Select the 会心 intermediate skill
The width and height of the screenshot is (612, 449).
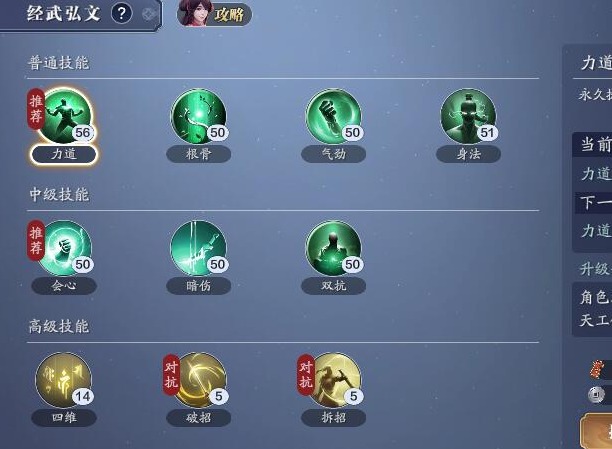point(65,248)
